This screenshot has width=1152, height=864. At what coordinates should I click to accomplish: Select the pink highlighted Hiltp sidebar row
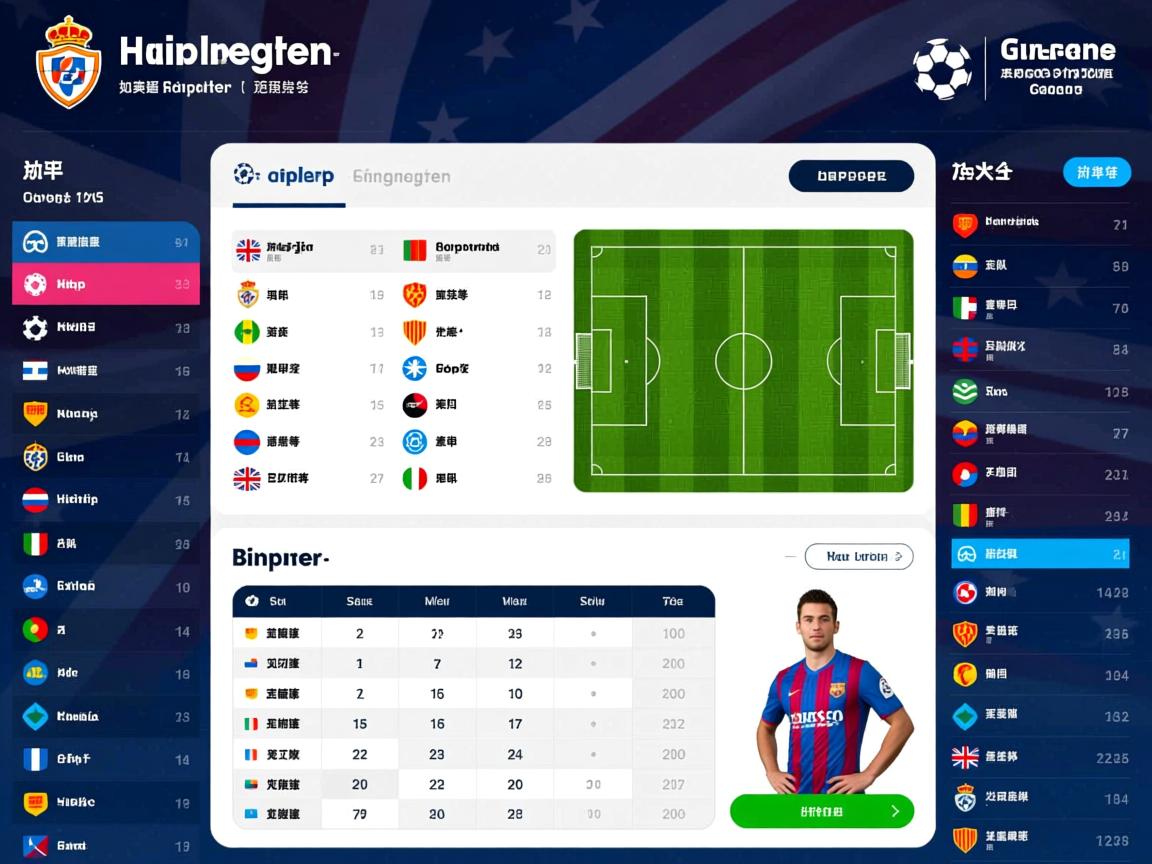(105, 284)
